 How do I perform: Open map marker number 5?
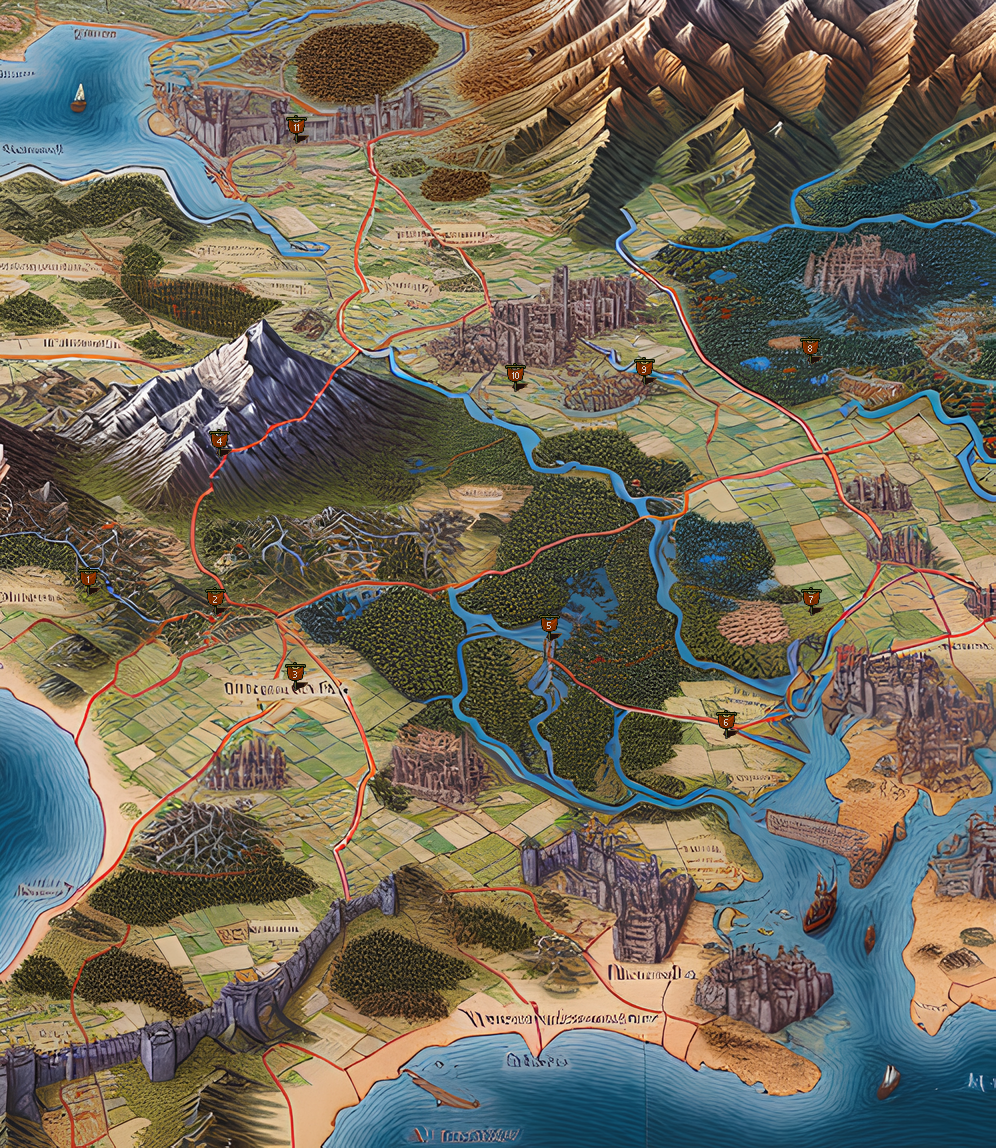548,625
